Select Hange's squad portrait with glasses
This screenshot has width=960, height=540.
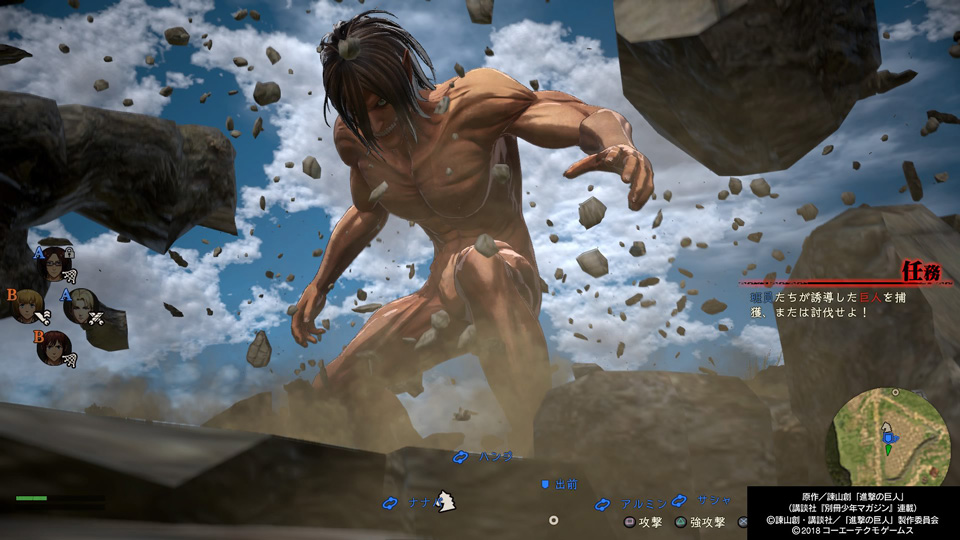pyautogui.click(x=54, y=263)
